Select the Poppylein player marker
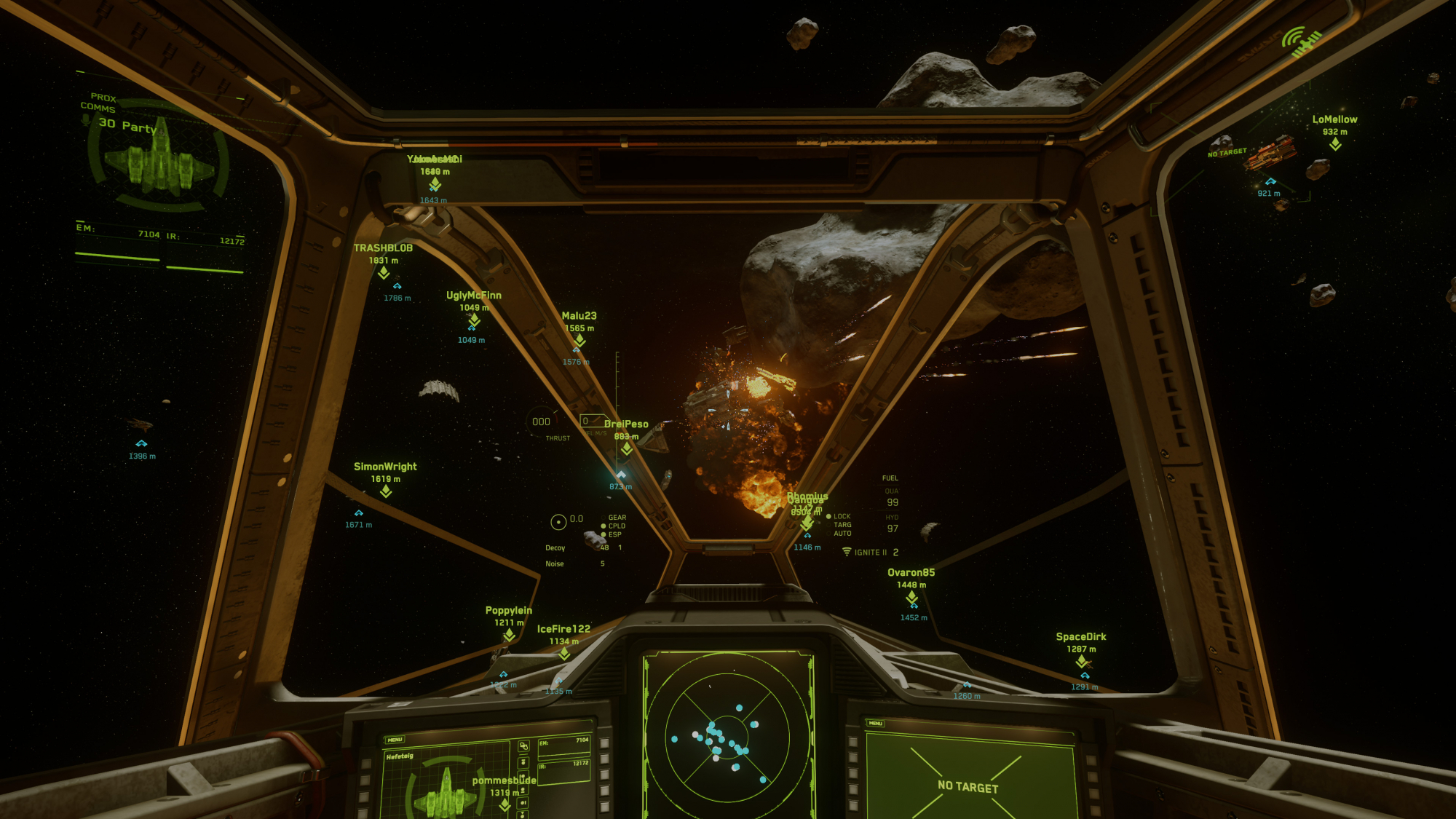This screenshot has height=819, width=1456. (509, 635)
